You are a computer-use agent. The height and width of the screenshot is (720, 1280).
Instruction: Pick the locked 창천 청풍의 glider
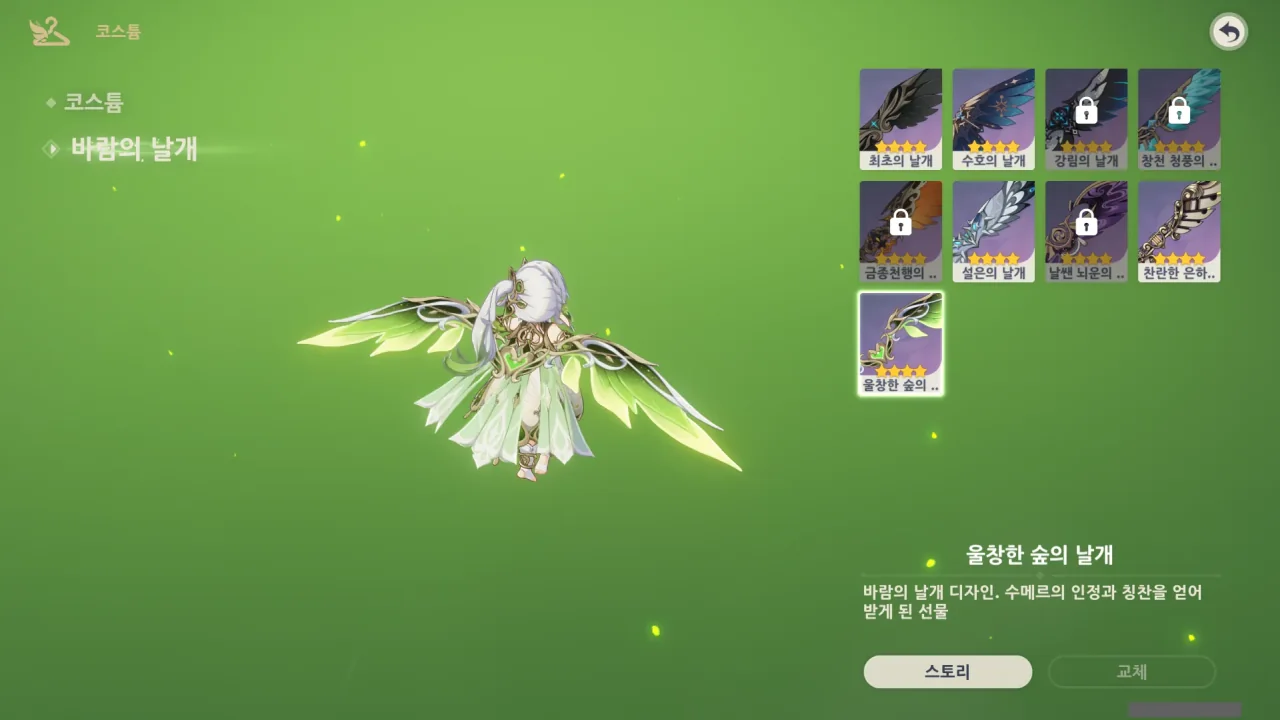pos(1179,119)
